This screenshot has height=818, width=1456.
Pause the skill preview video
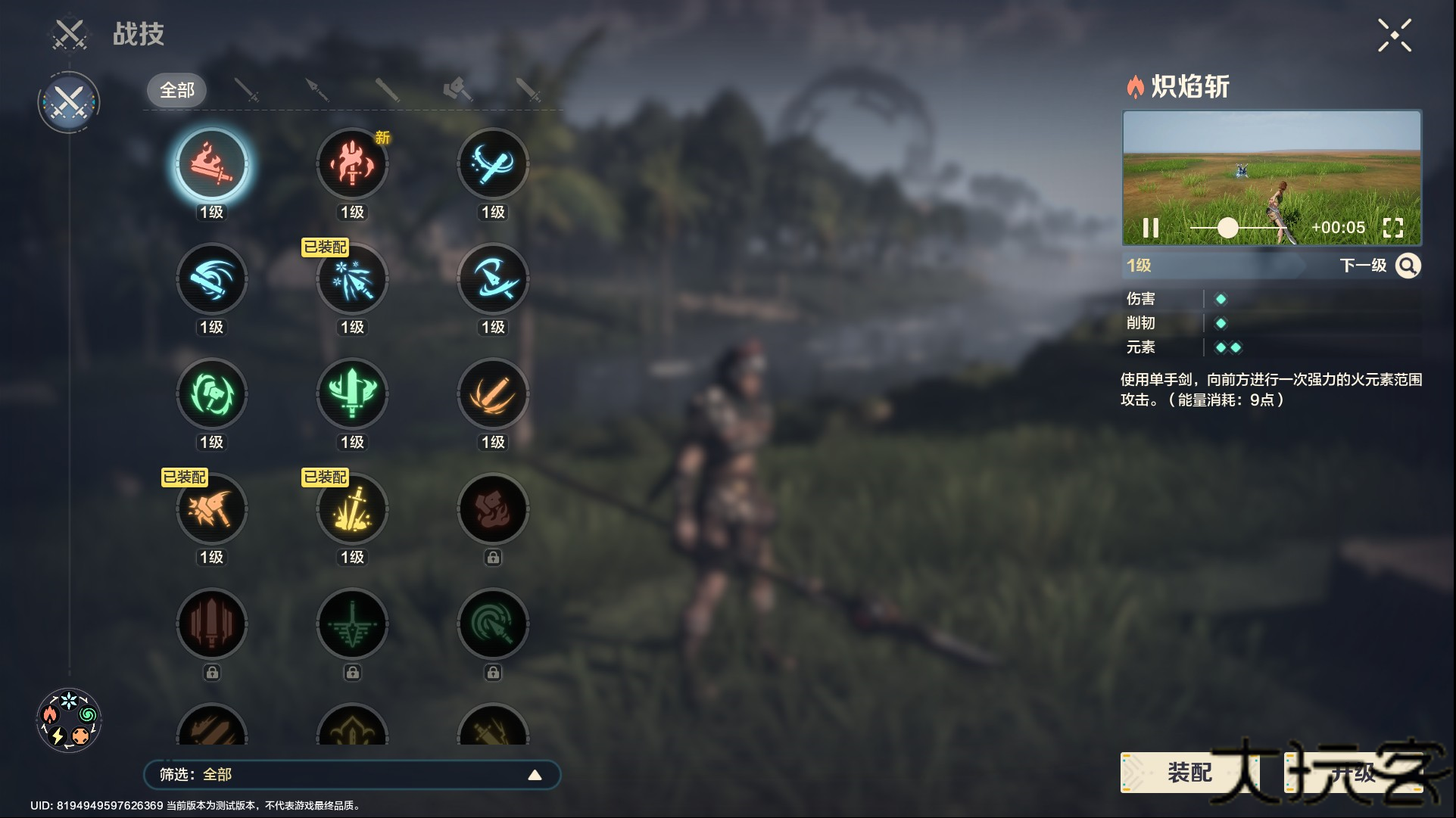coord(1150,228)
